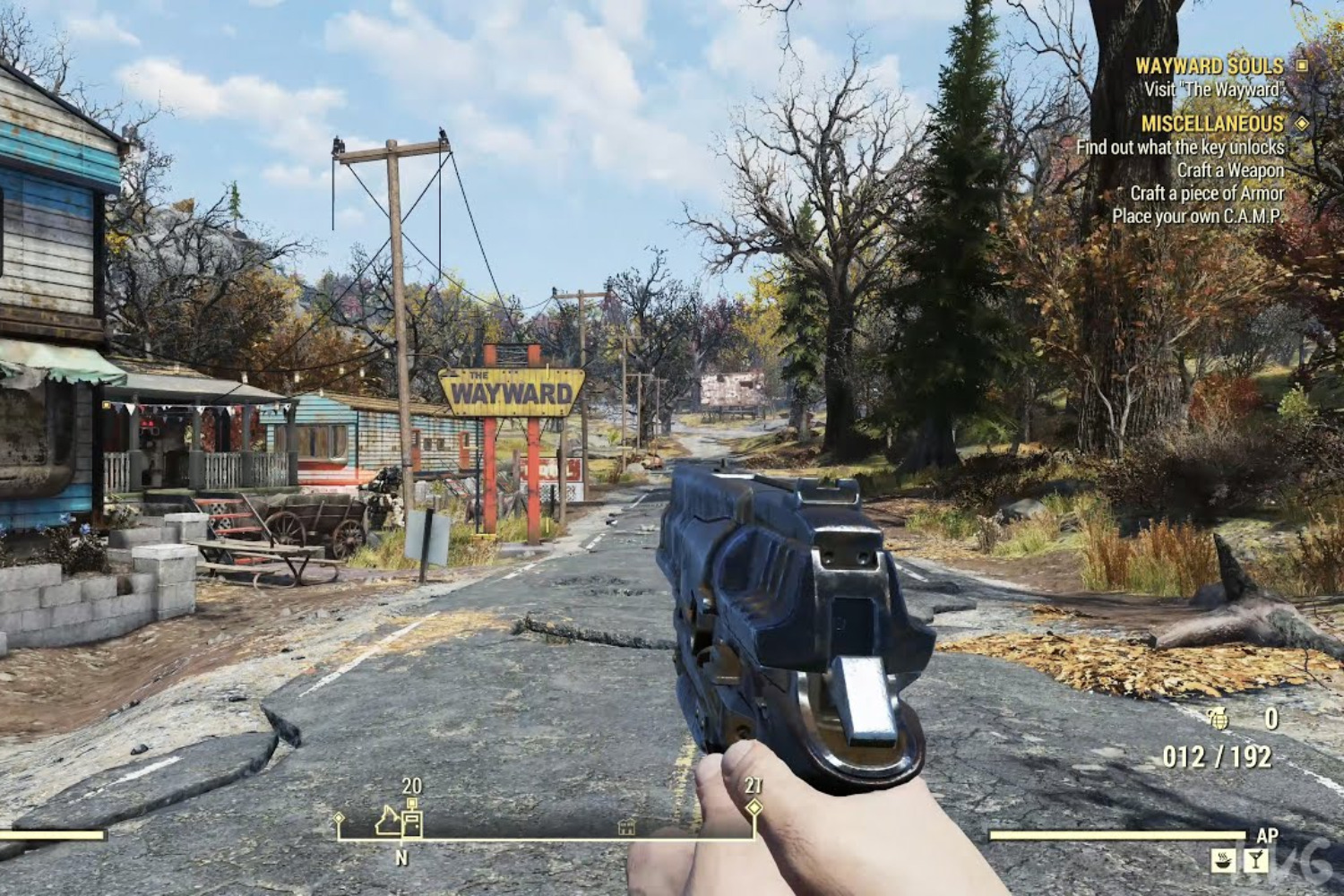The width and height of the screenshot is (1344, 896).
Task: Choose the "Craft a Weapon" objective
Action: (x=1230, y=170)
